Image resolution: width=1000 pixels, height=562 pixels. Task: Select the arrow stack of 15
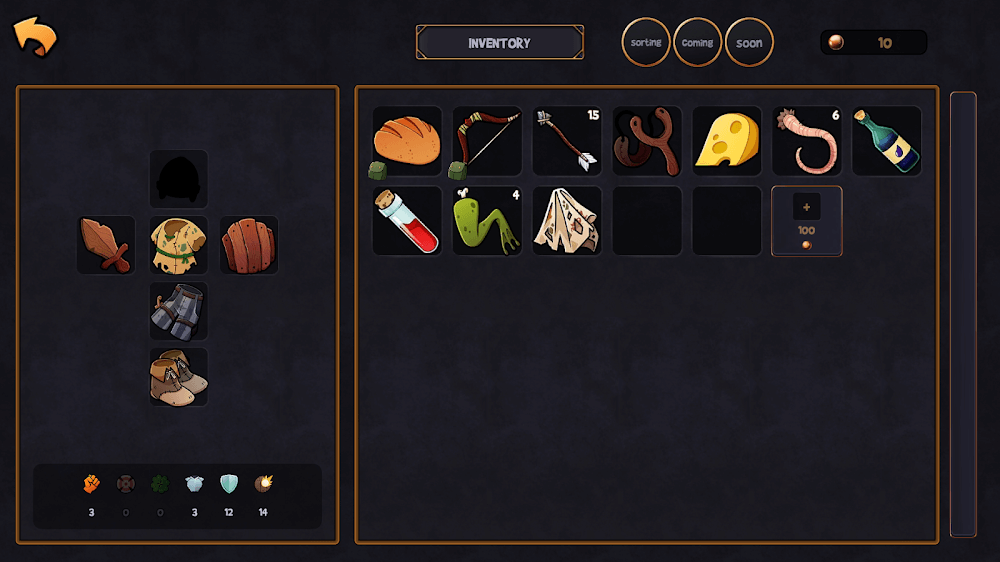tap(567, 141)
